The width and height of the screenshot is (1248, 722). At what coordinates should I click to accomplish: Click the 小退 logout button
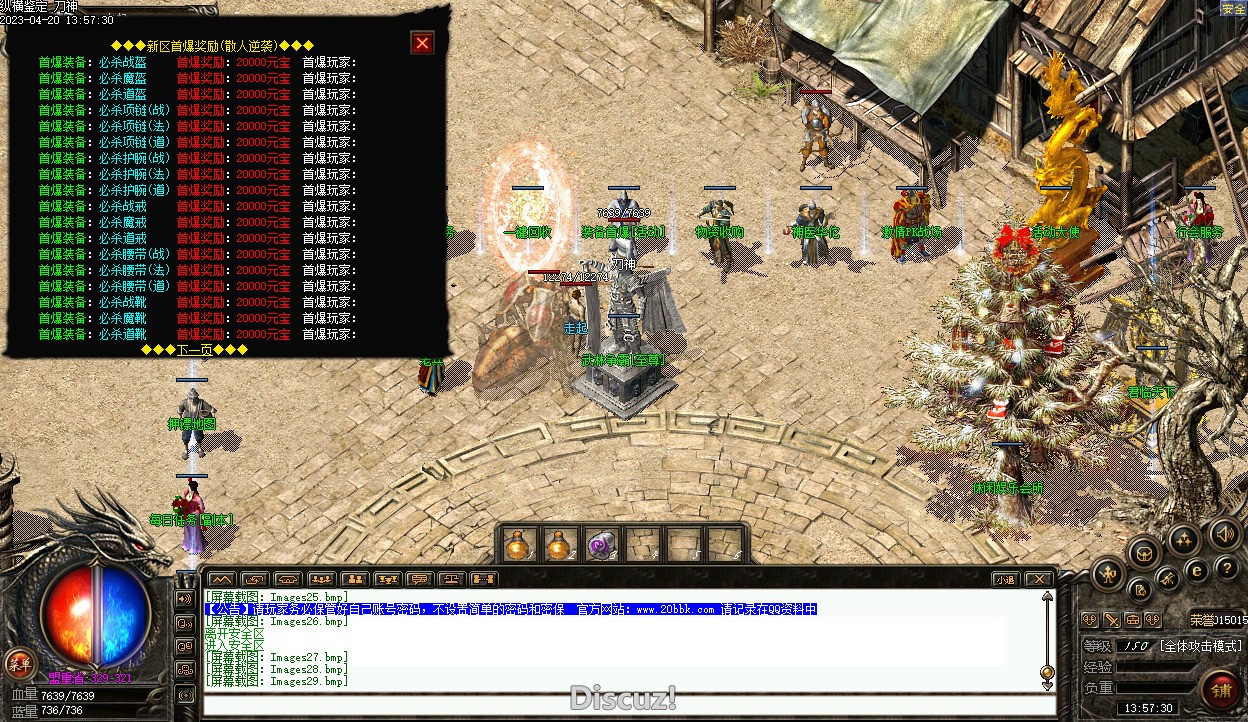tap(1005, 579)
